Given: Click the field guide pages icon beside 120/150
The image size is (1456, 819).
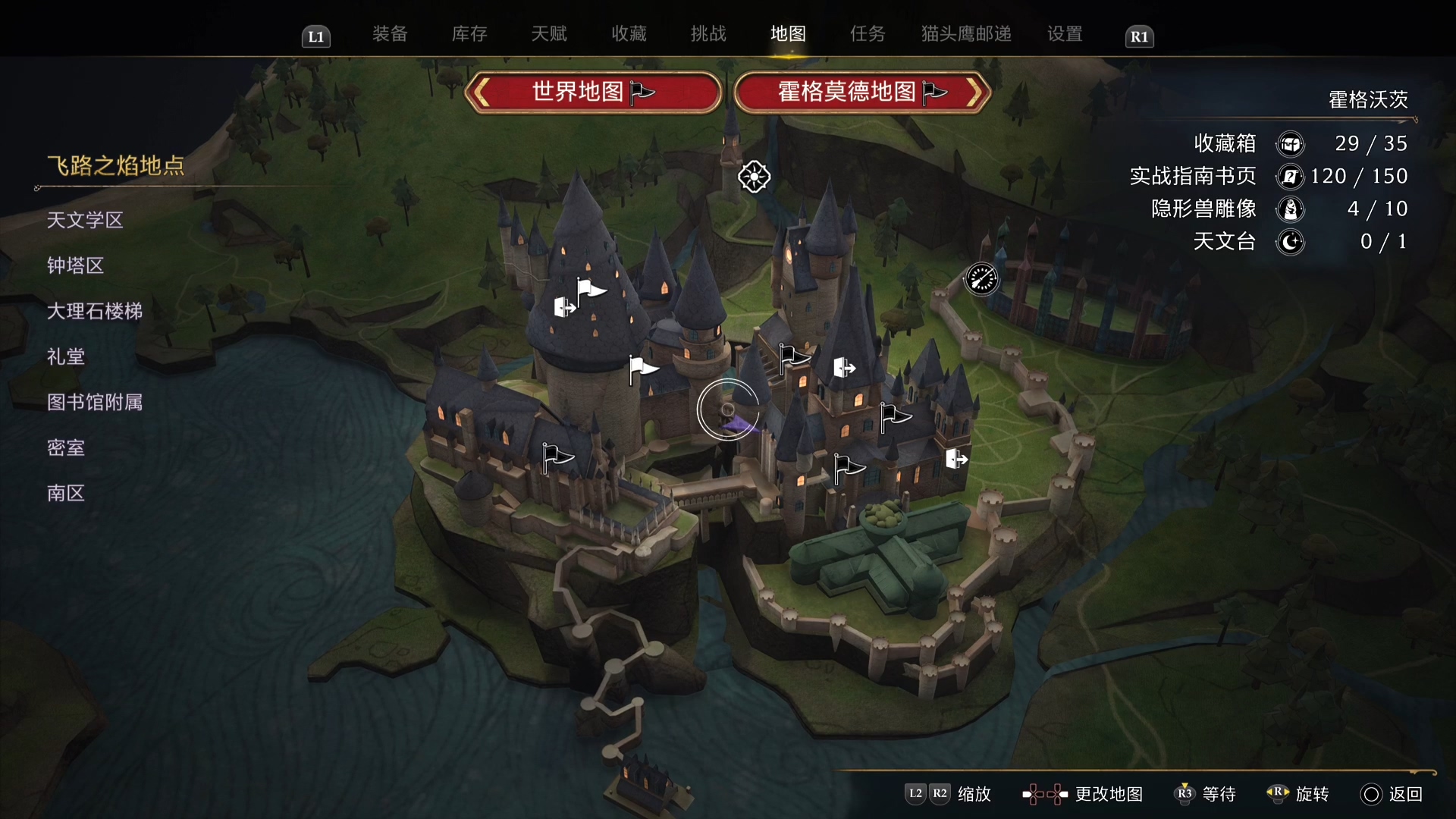Looking at the screenshot, I should (x=1291, y=176).
